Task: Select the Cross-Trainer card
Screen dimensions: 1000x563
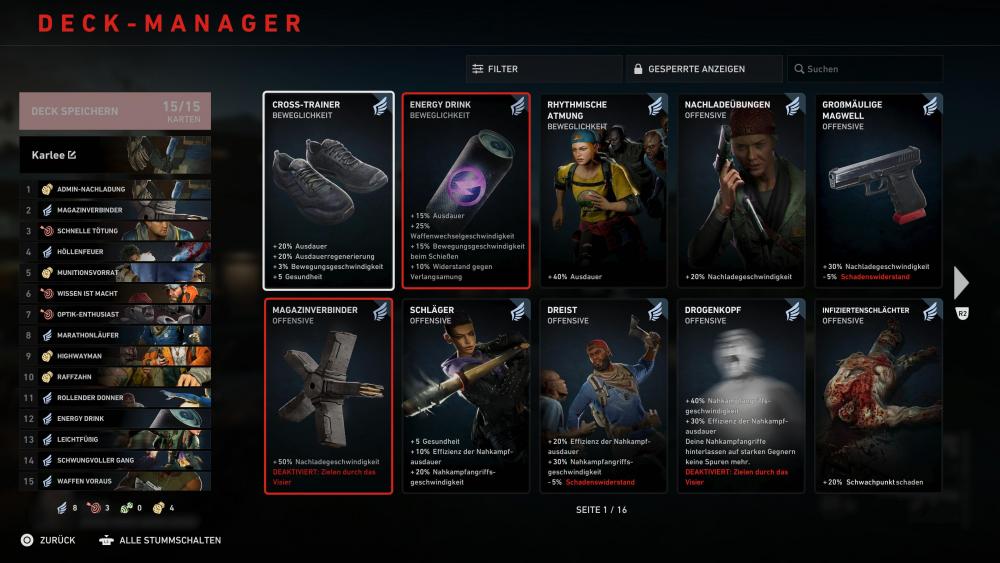Action: pos(329,191)
